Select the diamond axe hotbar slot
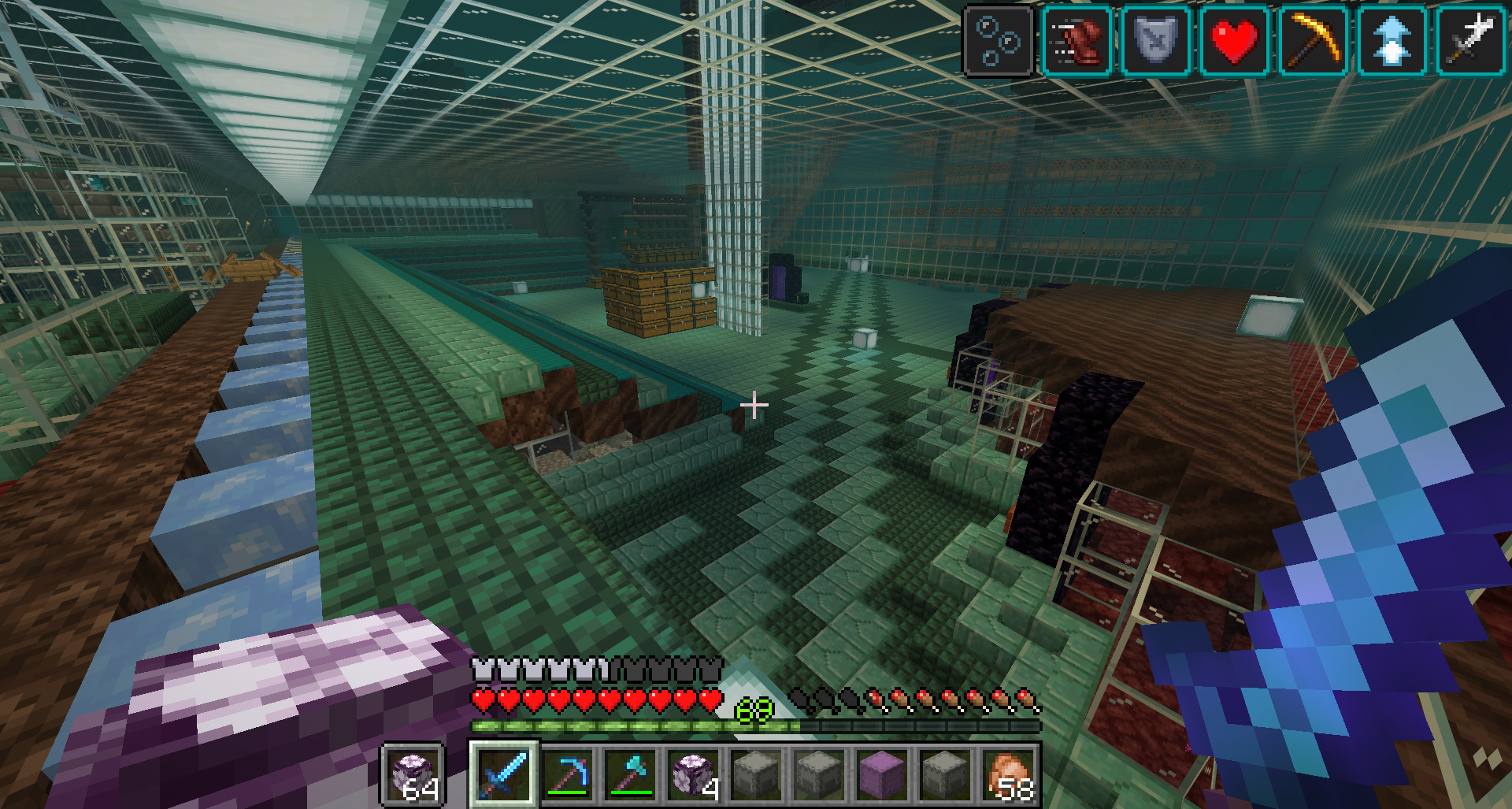The height and width of the screenshot is (809, 1512). [x=630, y=774]
